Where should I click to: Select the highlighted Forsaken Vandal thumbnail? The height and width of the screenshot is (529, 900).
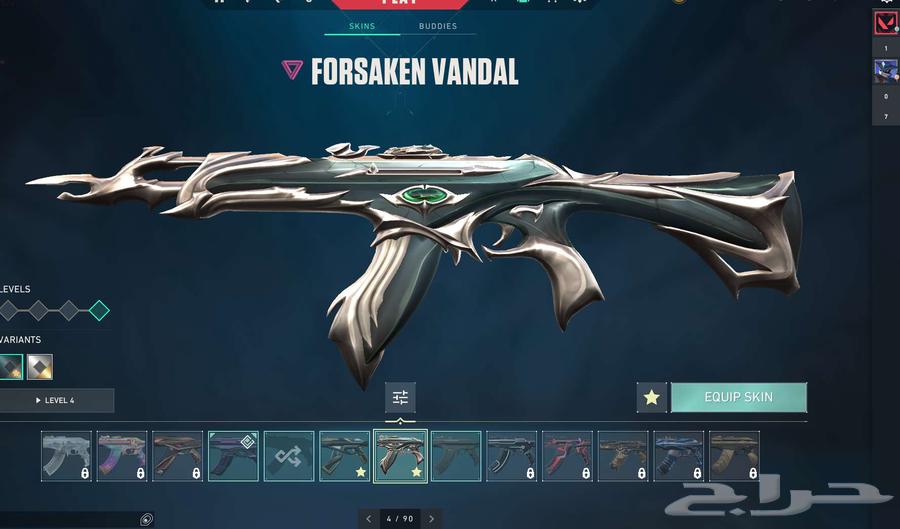[x=400, y=456]
